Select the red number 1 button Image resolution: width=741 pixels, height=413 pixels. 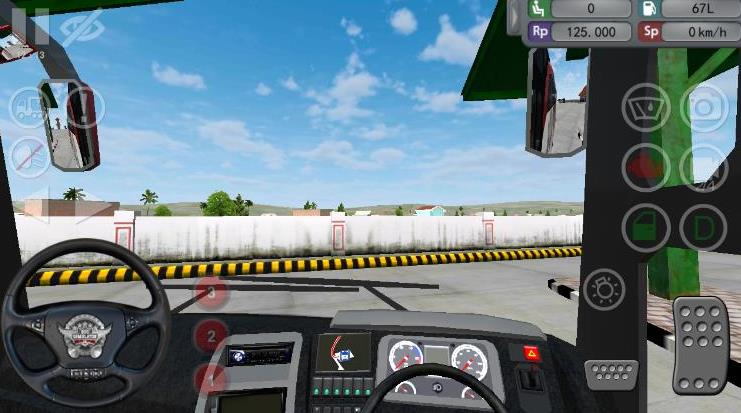click(211, 377)
